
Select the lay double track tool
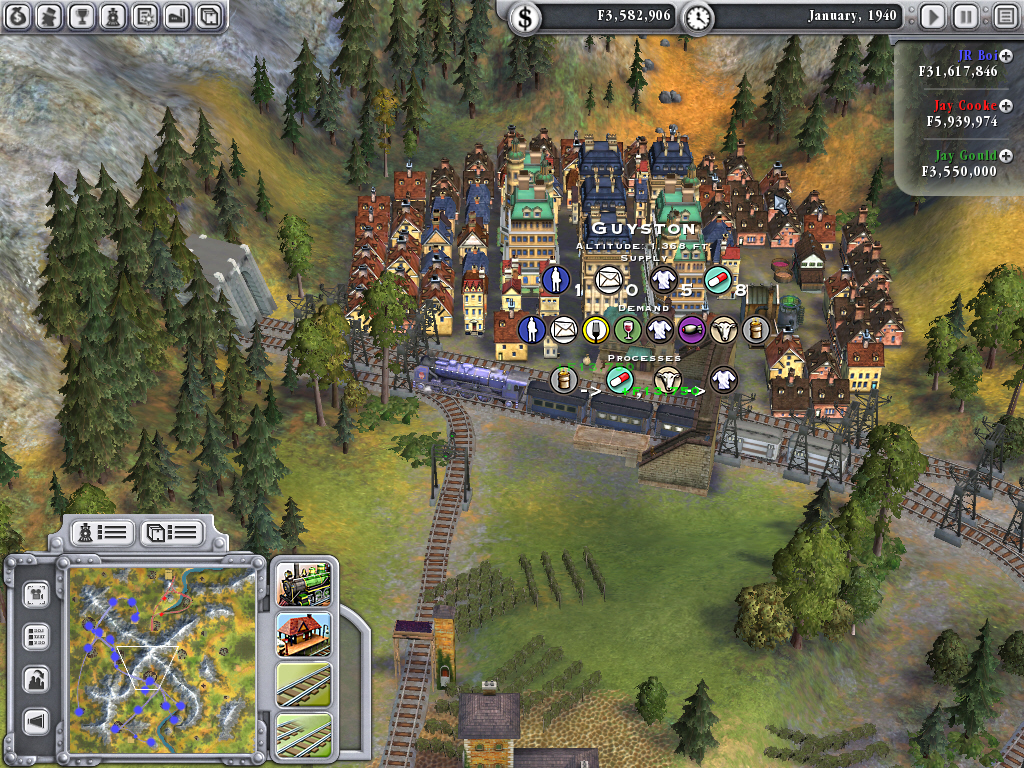tap(304, 734)
